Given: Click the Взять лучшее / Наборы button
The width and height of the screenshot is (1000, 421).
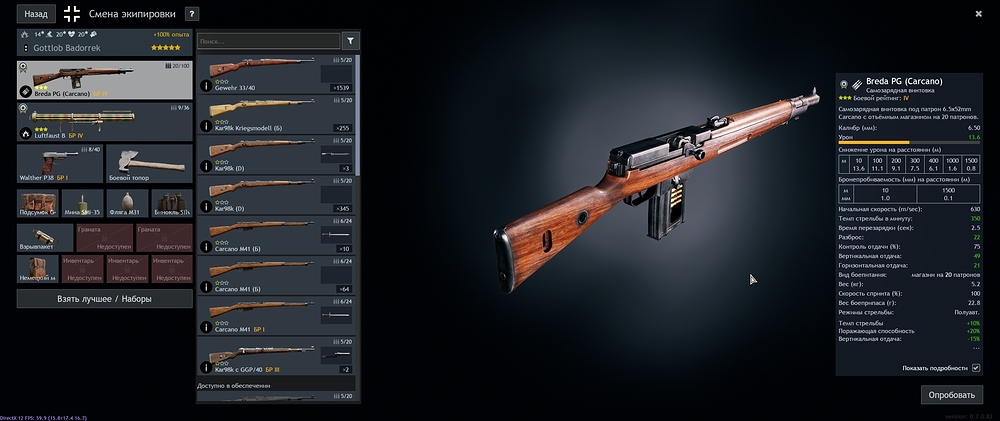Looking at the screenshot, I should pos(105,298).
